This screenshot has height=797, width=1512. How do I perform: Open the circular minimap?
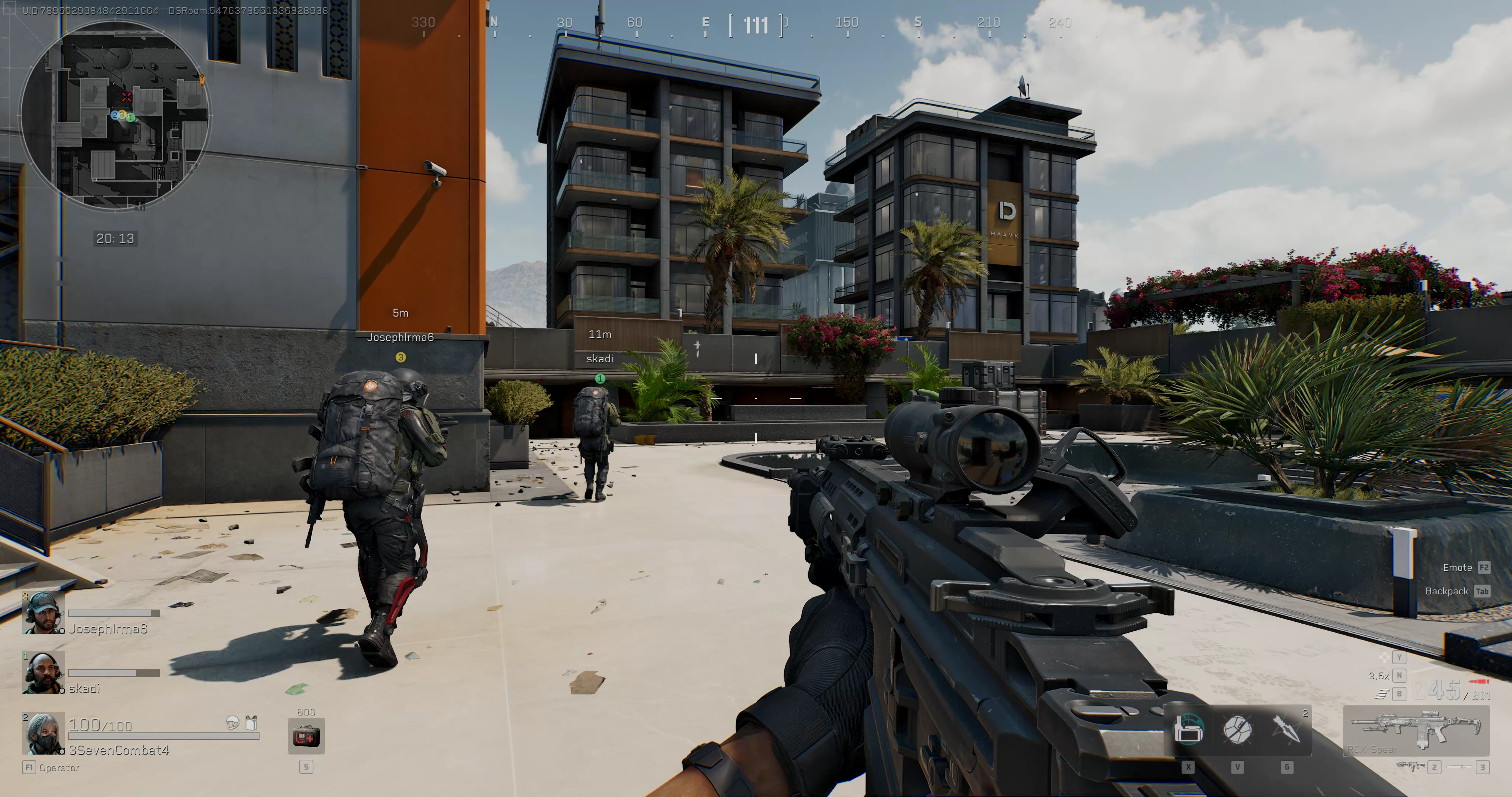click(x=115, y=115)
